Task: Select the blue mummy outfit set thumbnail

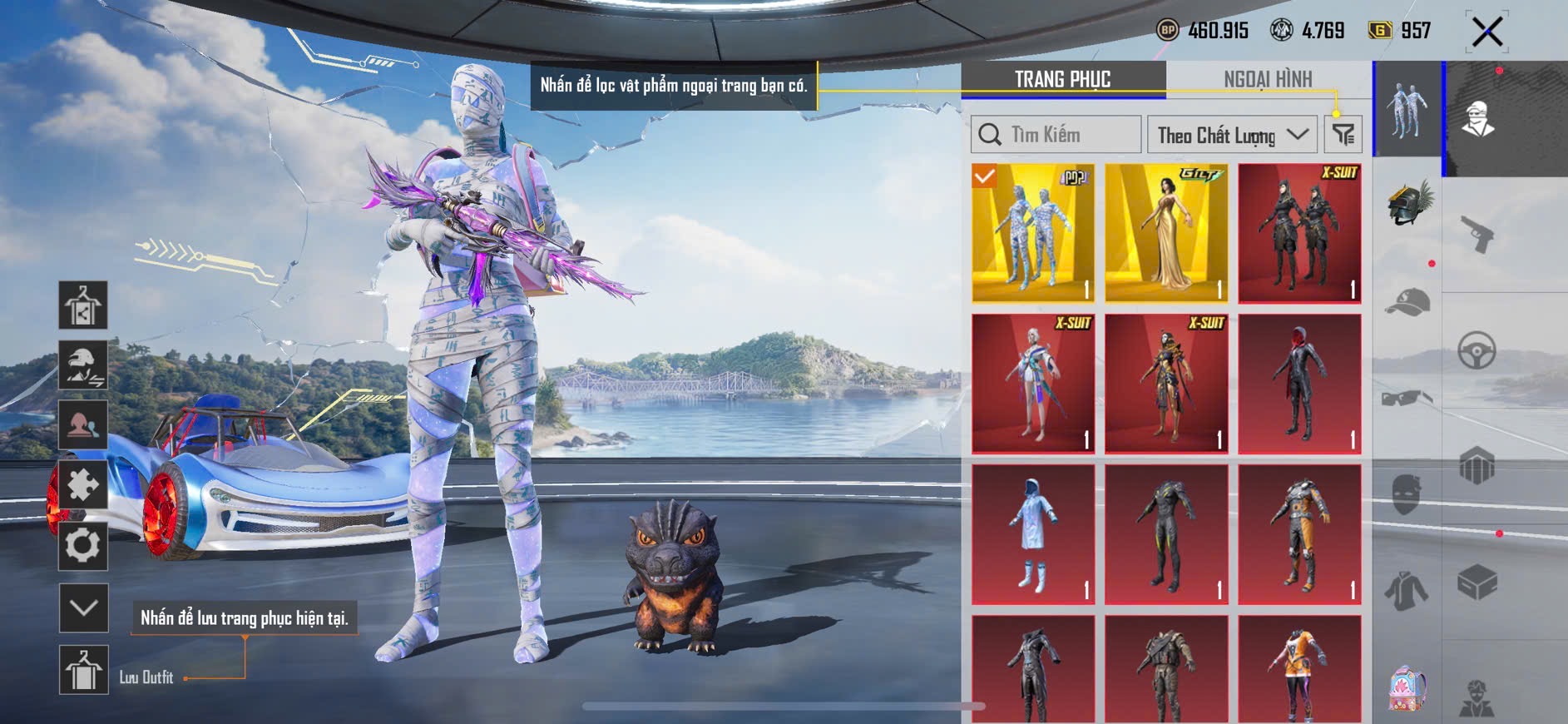Action: pyautogui.click(x=1033, y=233)
